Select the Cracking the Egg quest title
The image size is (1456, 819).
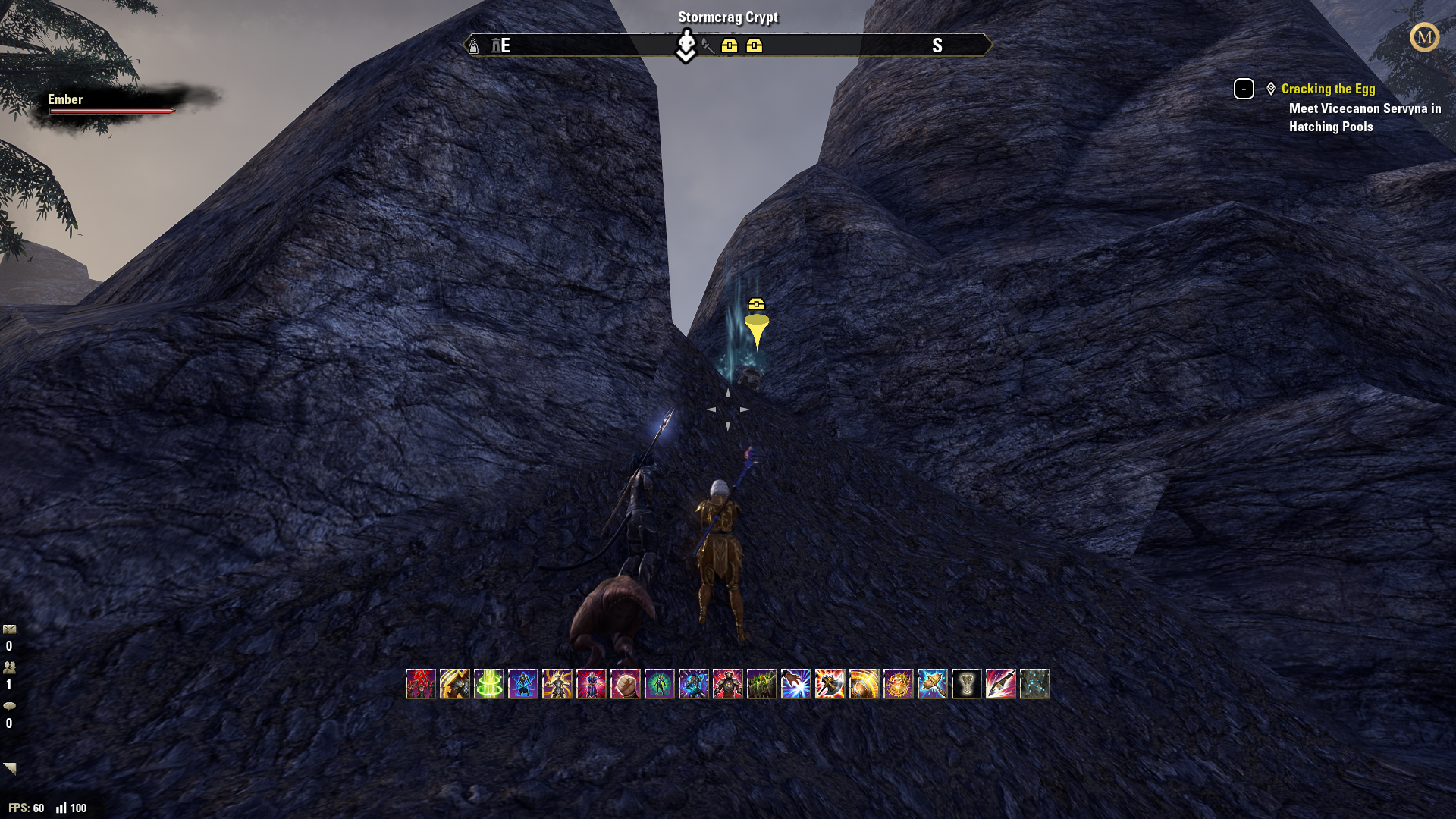coord(1329,89)
